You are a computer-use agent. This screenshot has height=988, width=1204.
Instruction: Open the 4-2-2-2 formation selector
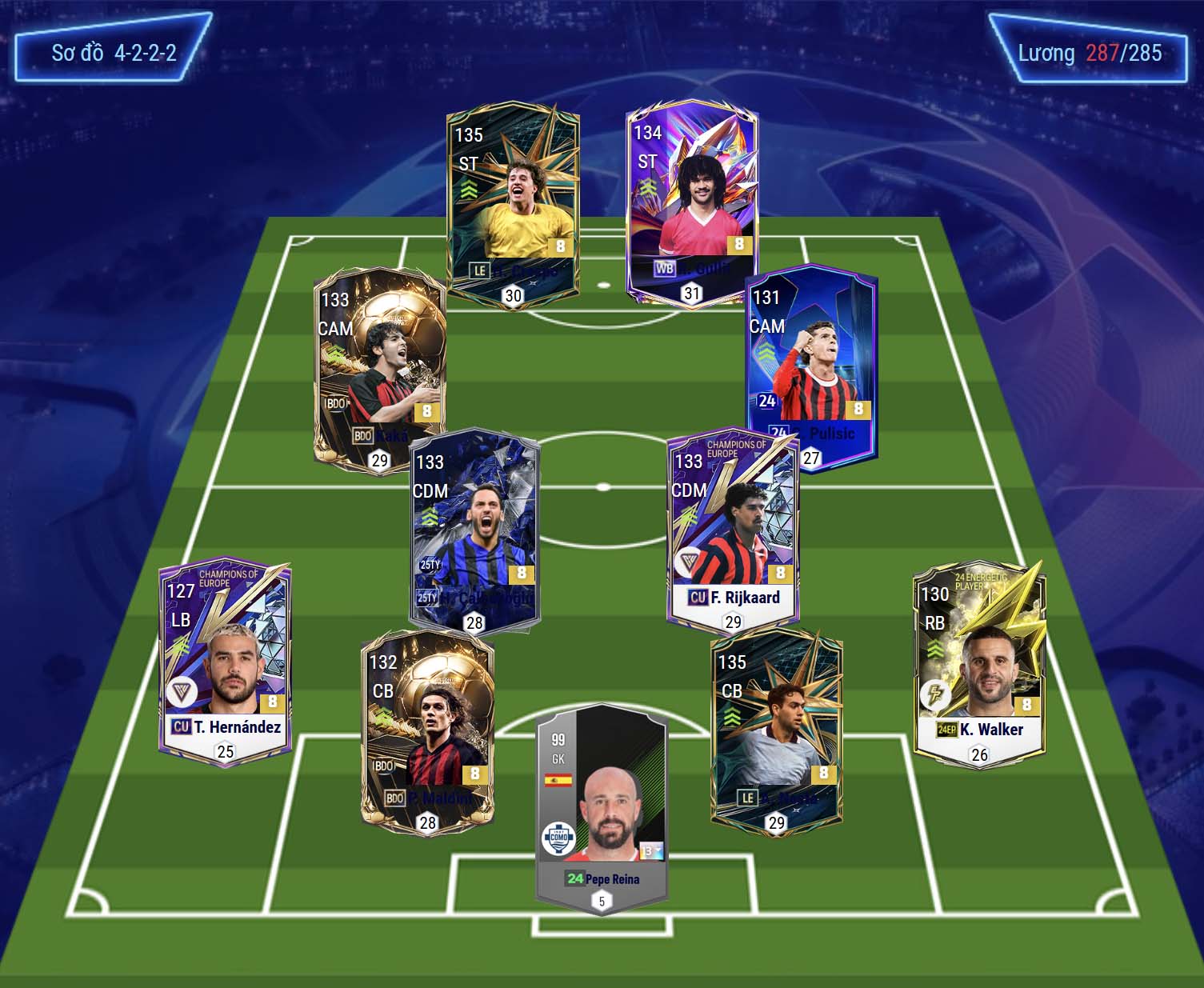[x=113, y=54]
